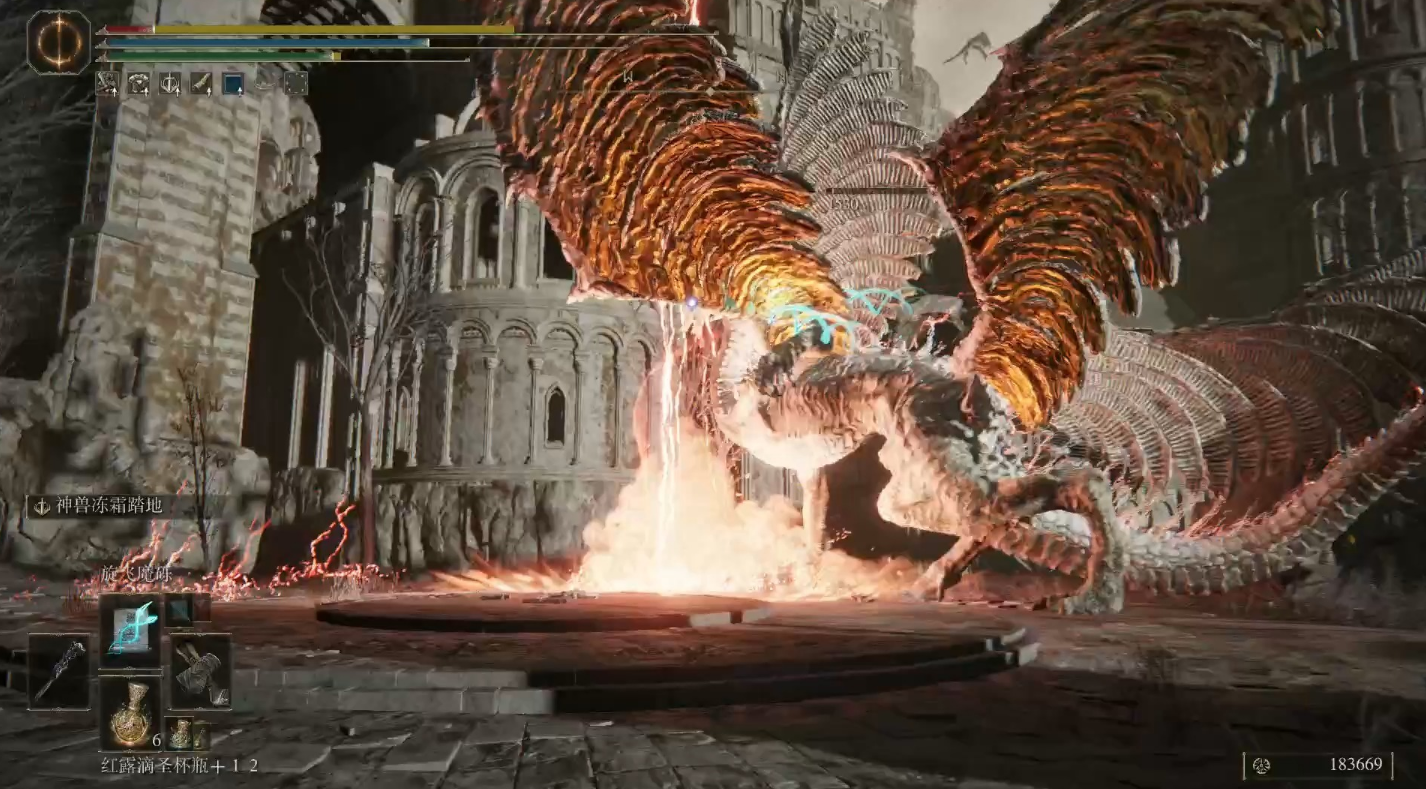Click the 神兽冻霜踏地 skill label

(98, 506)
